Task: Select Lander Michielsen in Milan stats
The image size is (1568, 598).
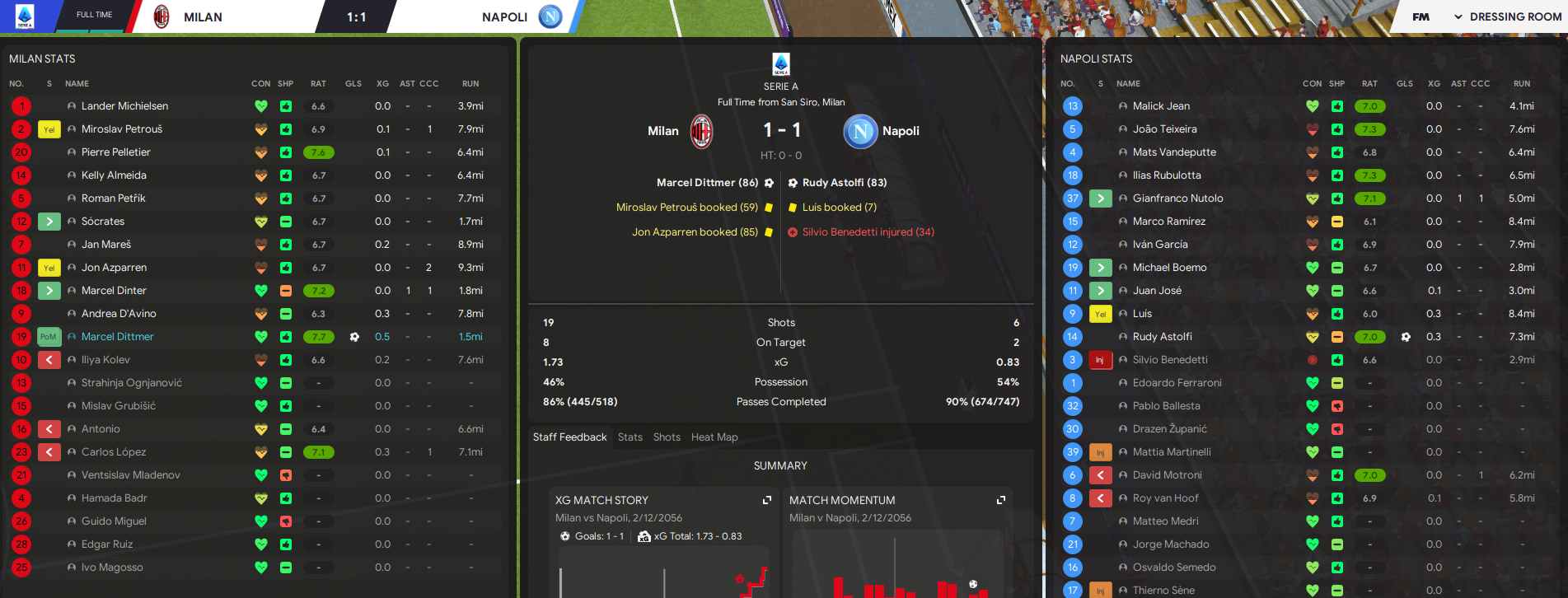Action: [x=124, y=106]
